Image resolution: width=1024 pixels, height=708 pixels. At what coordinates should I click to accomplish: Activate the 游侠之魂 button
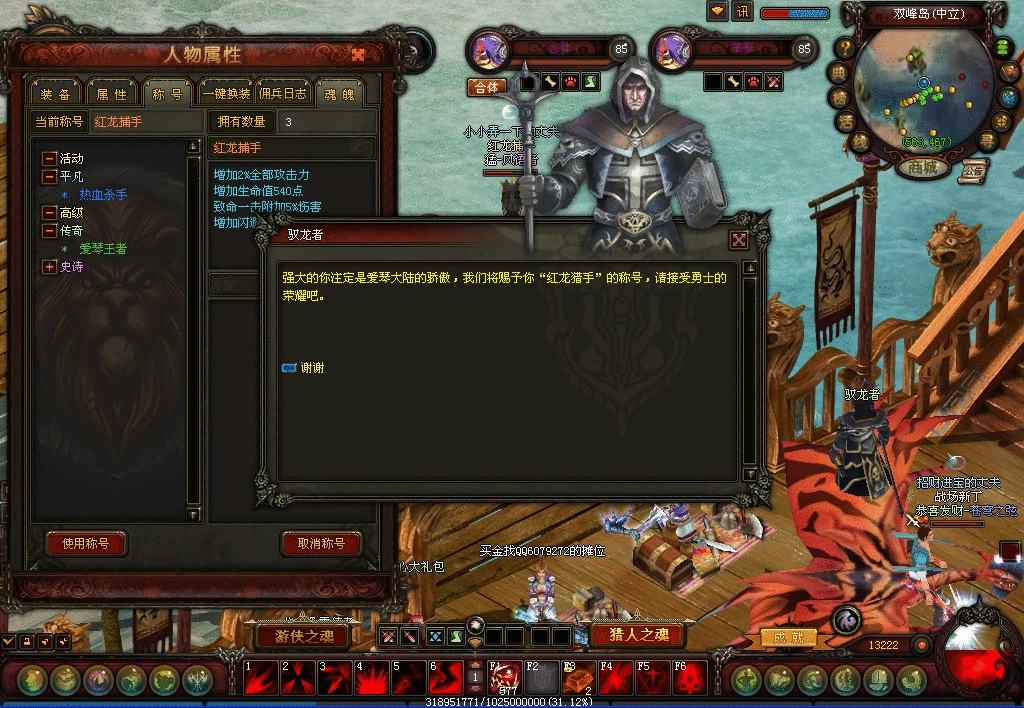click(302, 635)
